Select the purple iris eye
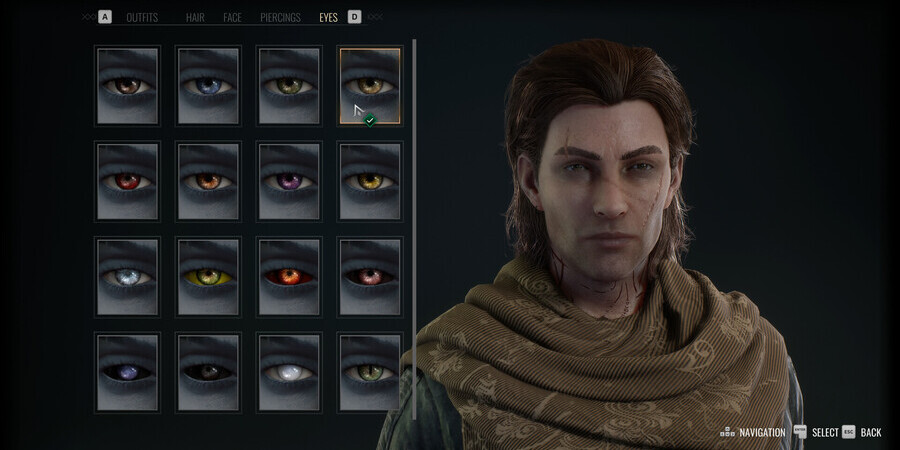The image size is (900, 450). (289, 181)
